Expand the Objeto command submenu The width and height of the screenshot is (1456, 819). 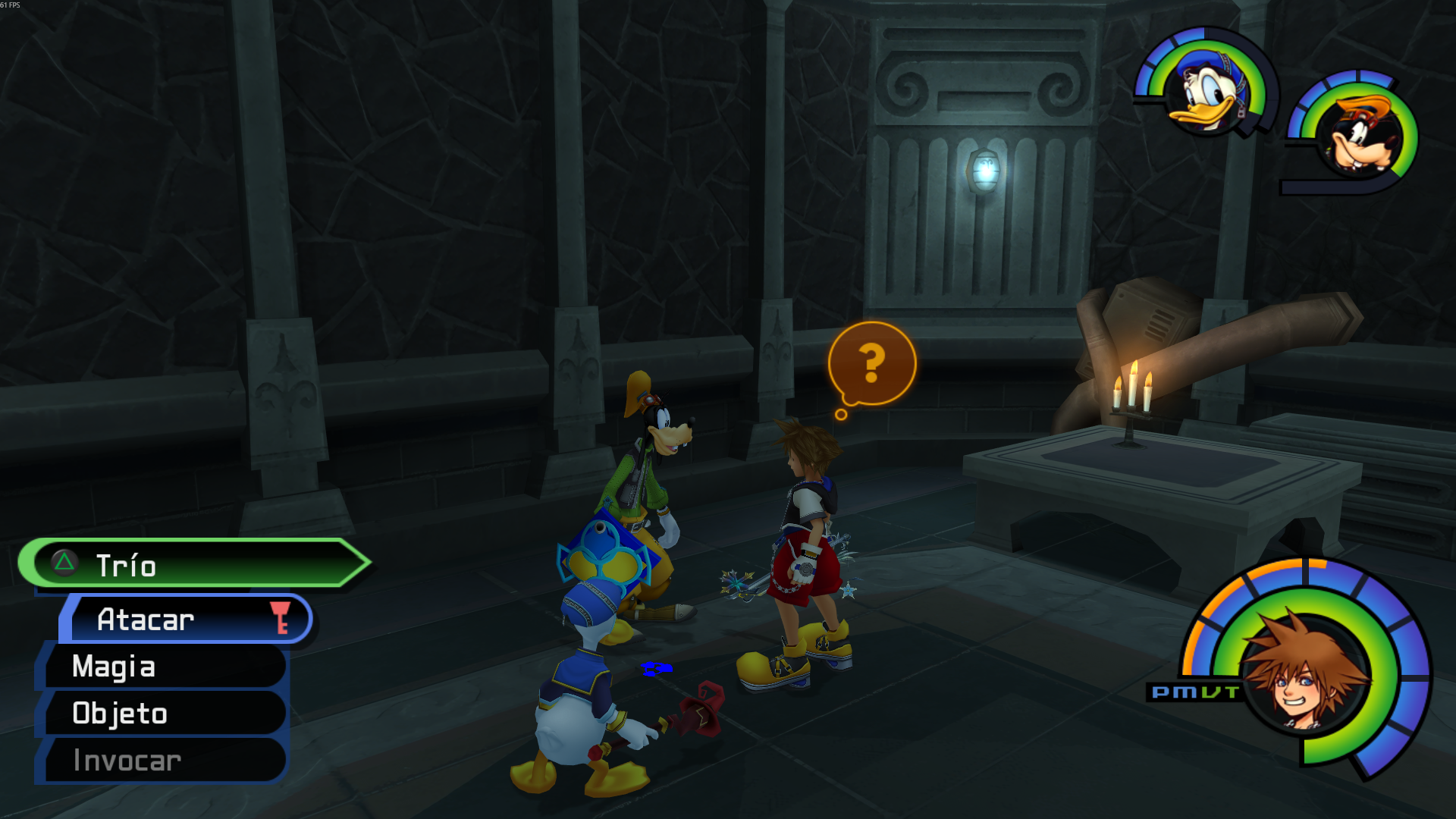[x=118, y=714]
